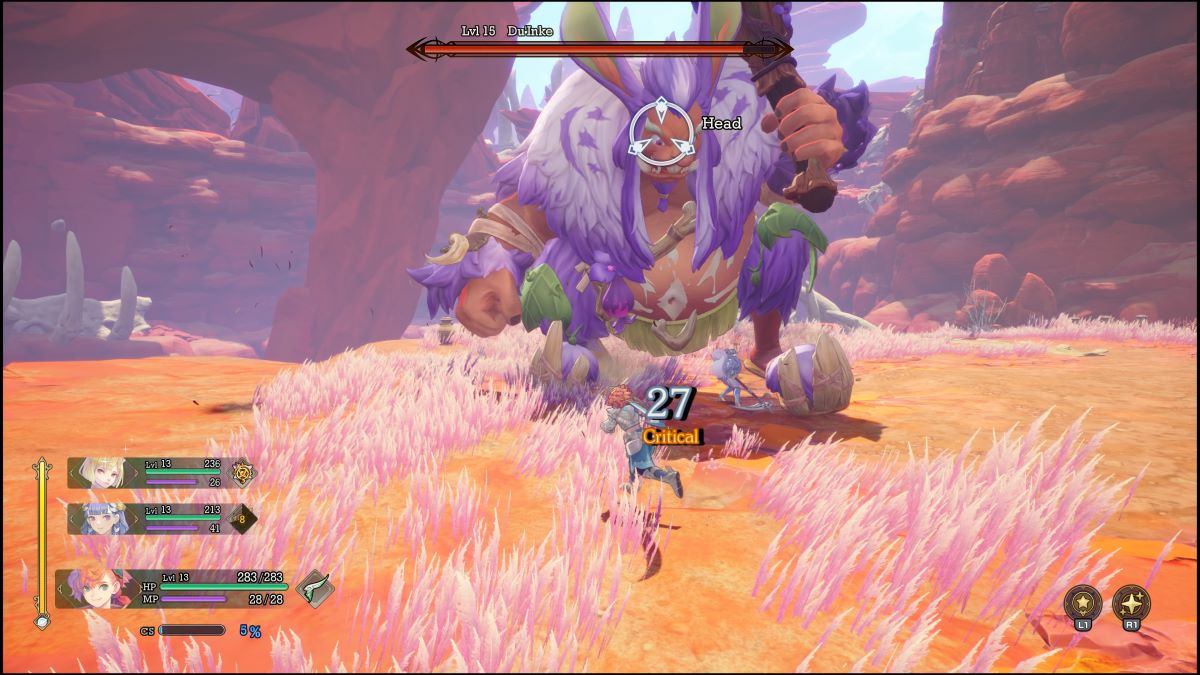Open the sparkle stars shortcut ring

tap(1131, 603)
